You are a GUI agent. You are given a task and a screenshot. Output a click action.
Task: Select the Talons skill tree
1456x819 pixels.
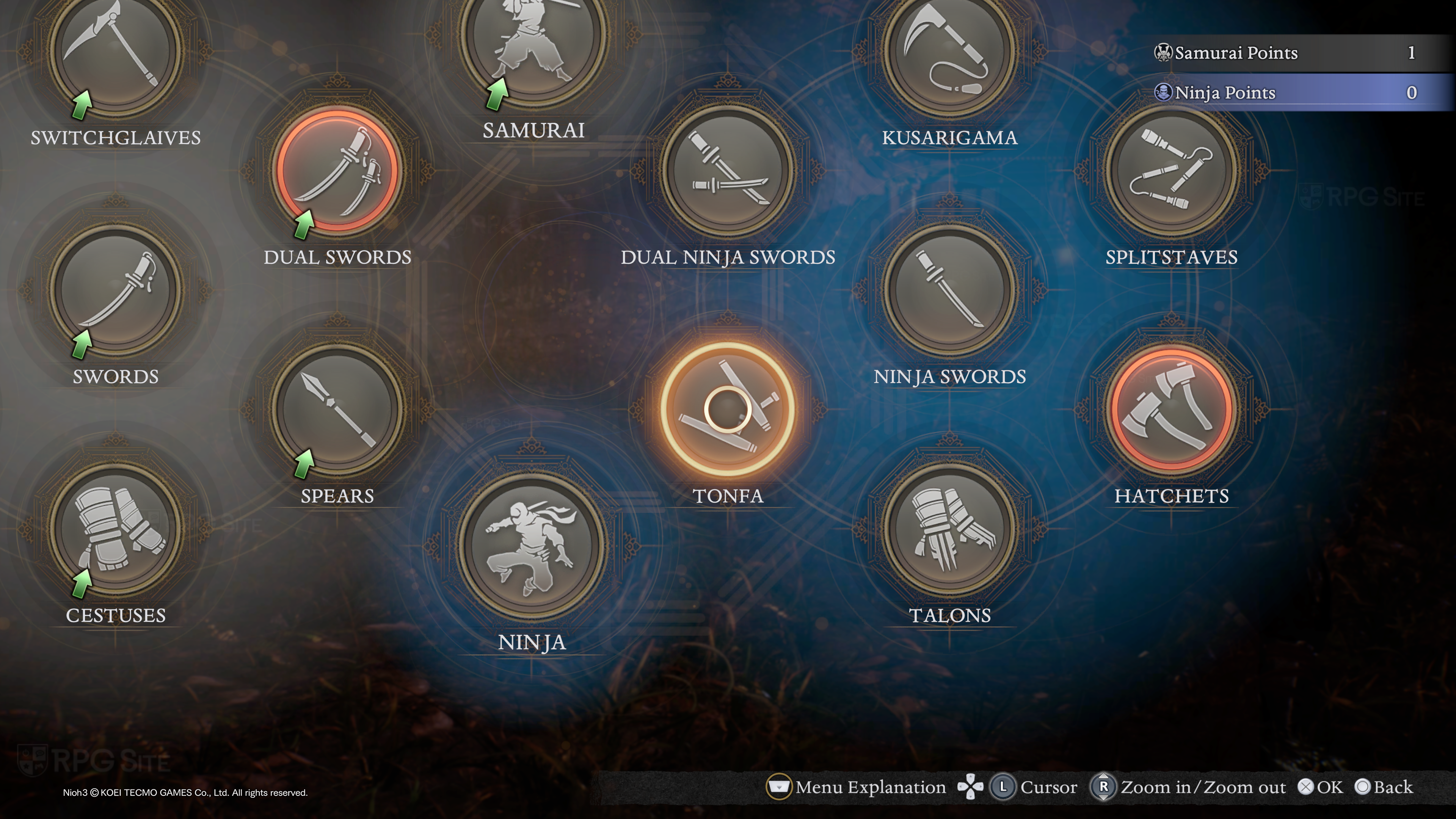950,529
